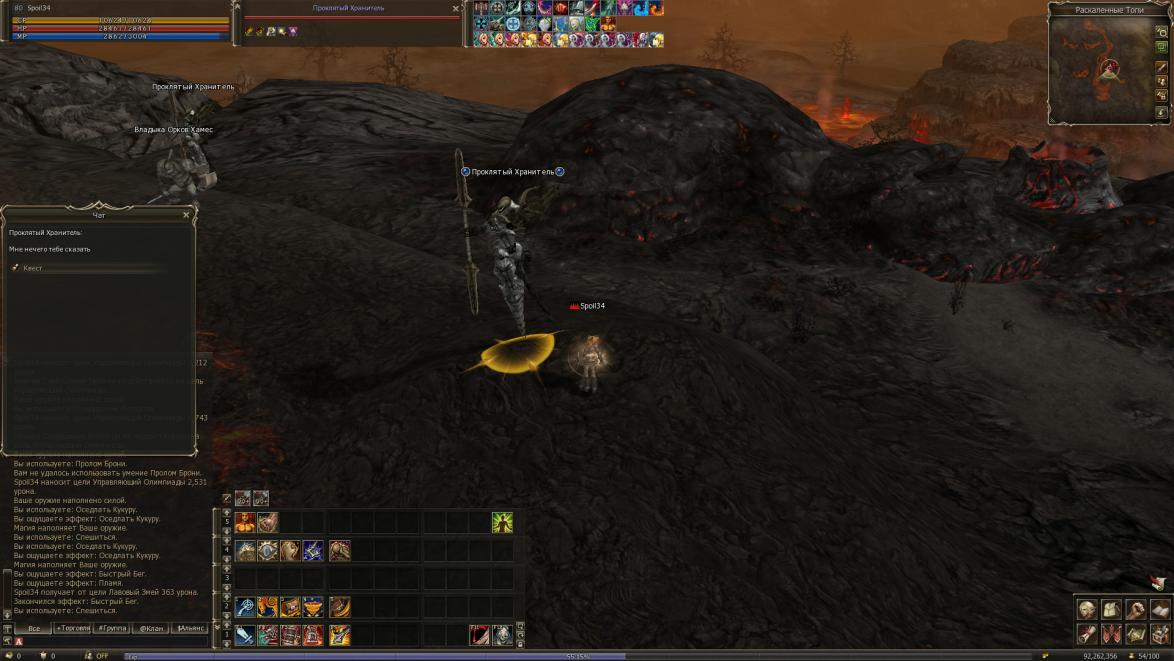The width and height of the screenshot is (1174, 661).
Task: Open the #Группа chat tab
Action: pos(111,628)
